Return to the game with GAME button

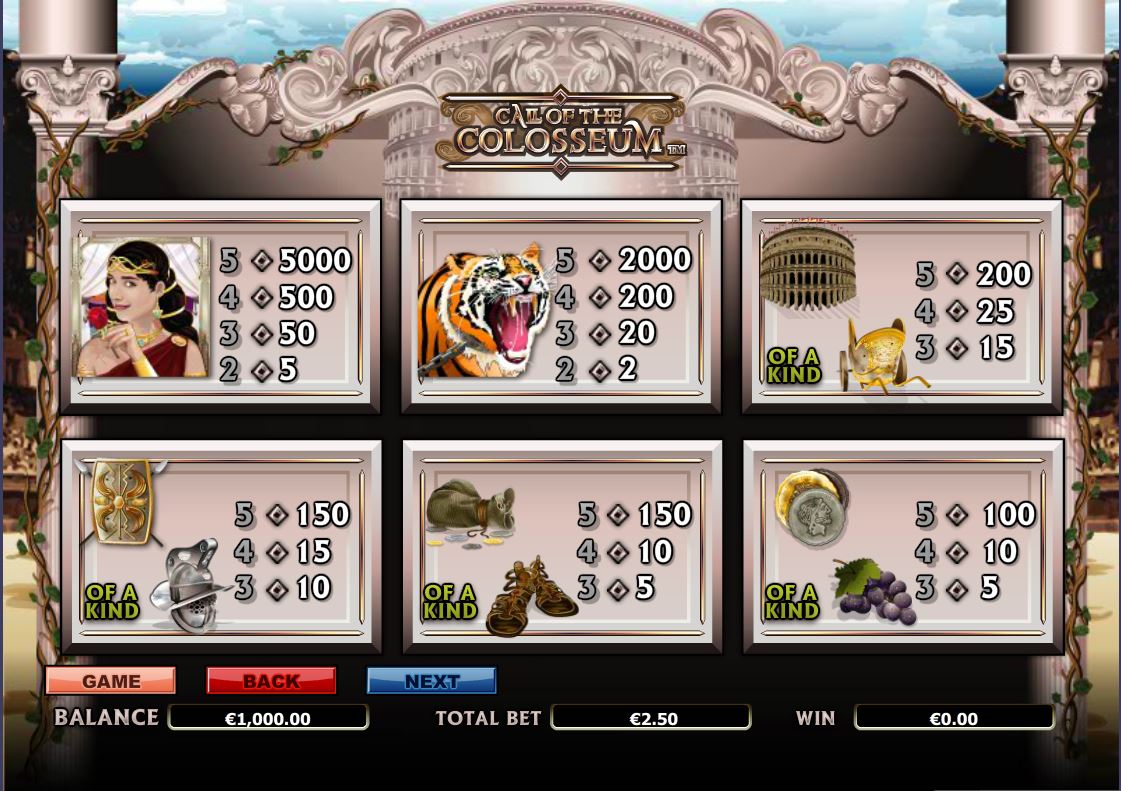click(111, 681)
